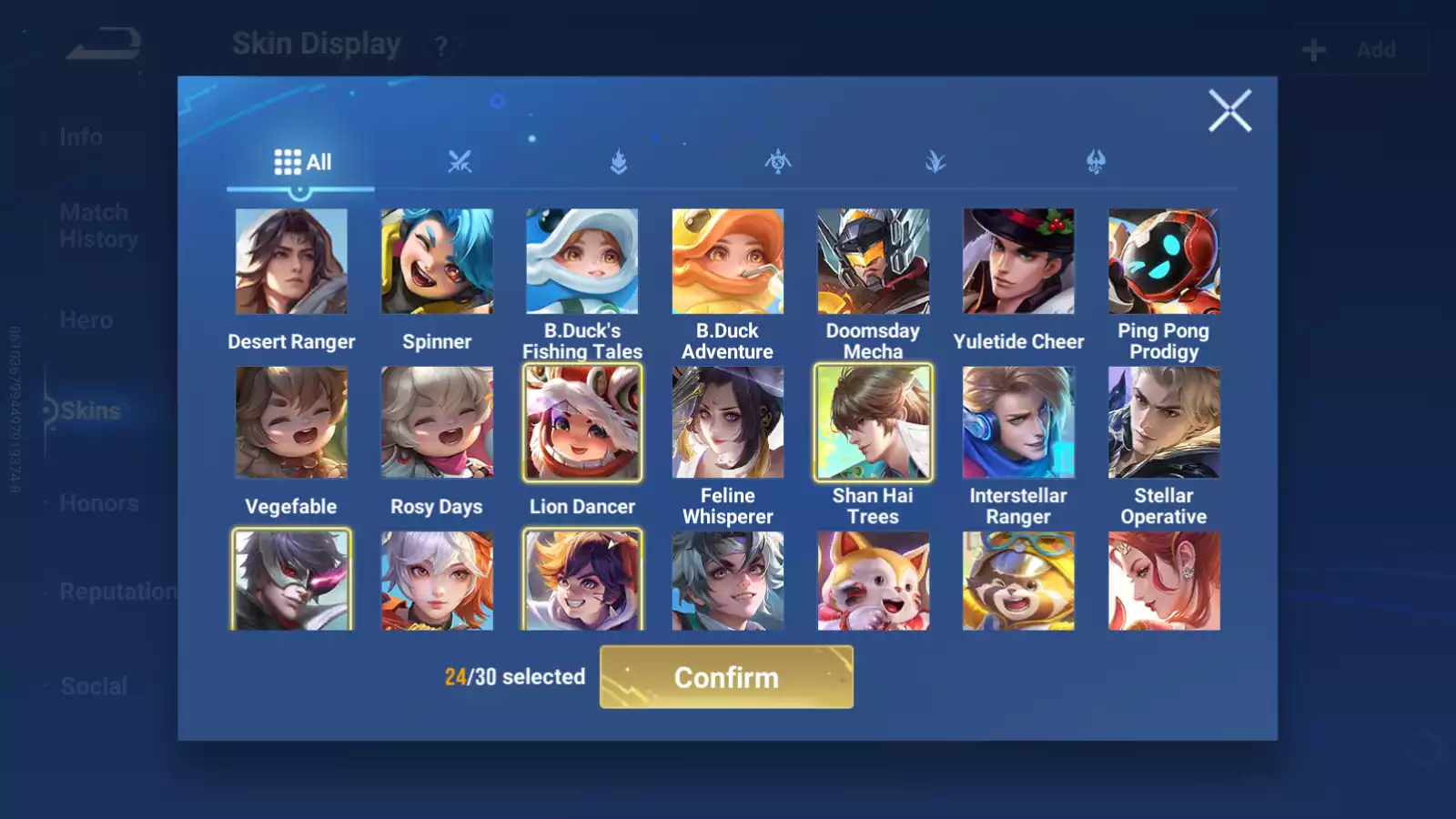Choose the Spinner skin thumbnail

[437, 262]
